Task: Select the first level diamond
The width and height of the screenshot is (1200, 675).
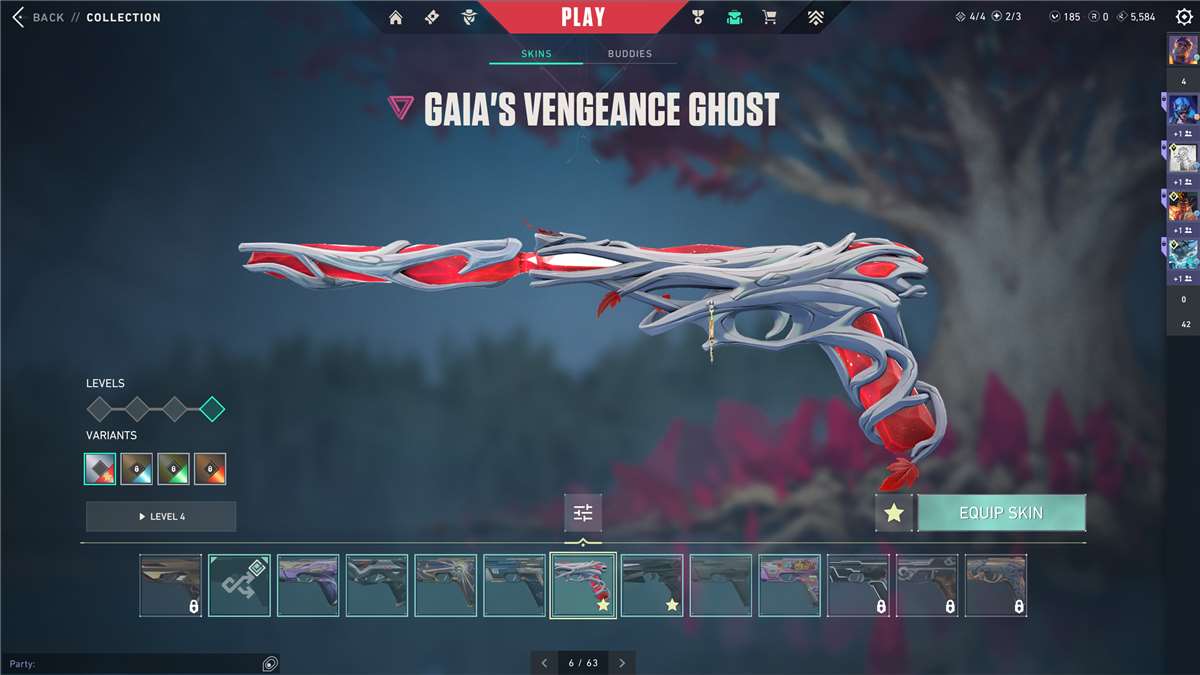Action: (99, 409)
